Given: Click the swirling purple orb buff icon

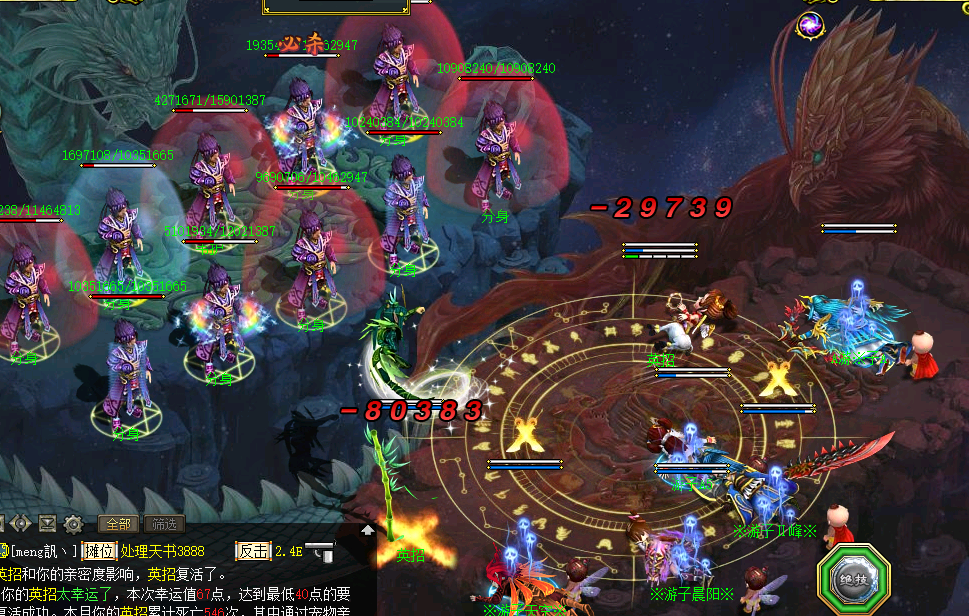Looking at the screenshot, I should coord(810,25).
